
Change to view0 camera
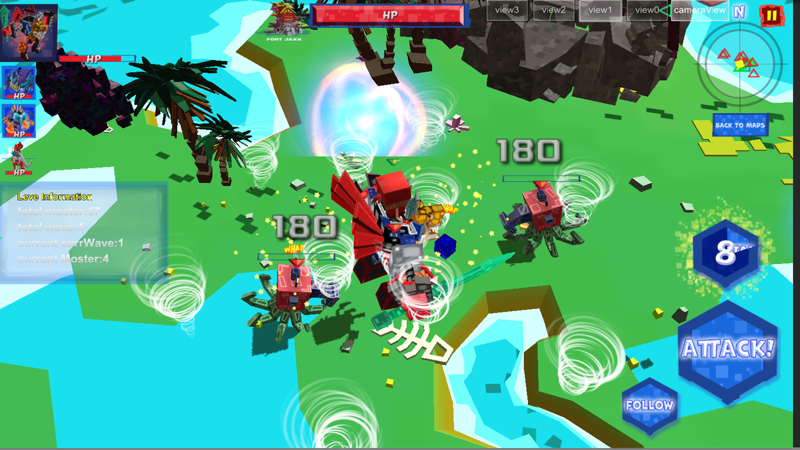[x=646, y=10]
